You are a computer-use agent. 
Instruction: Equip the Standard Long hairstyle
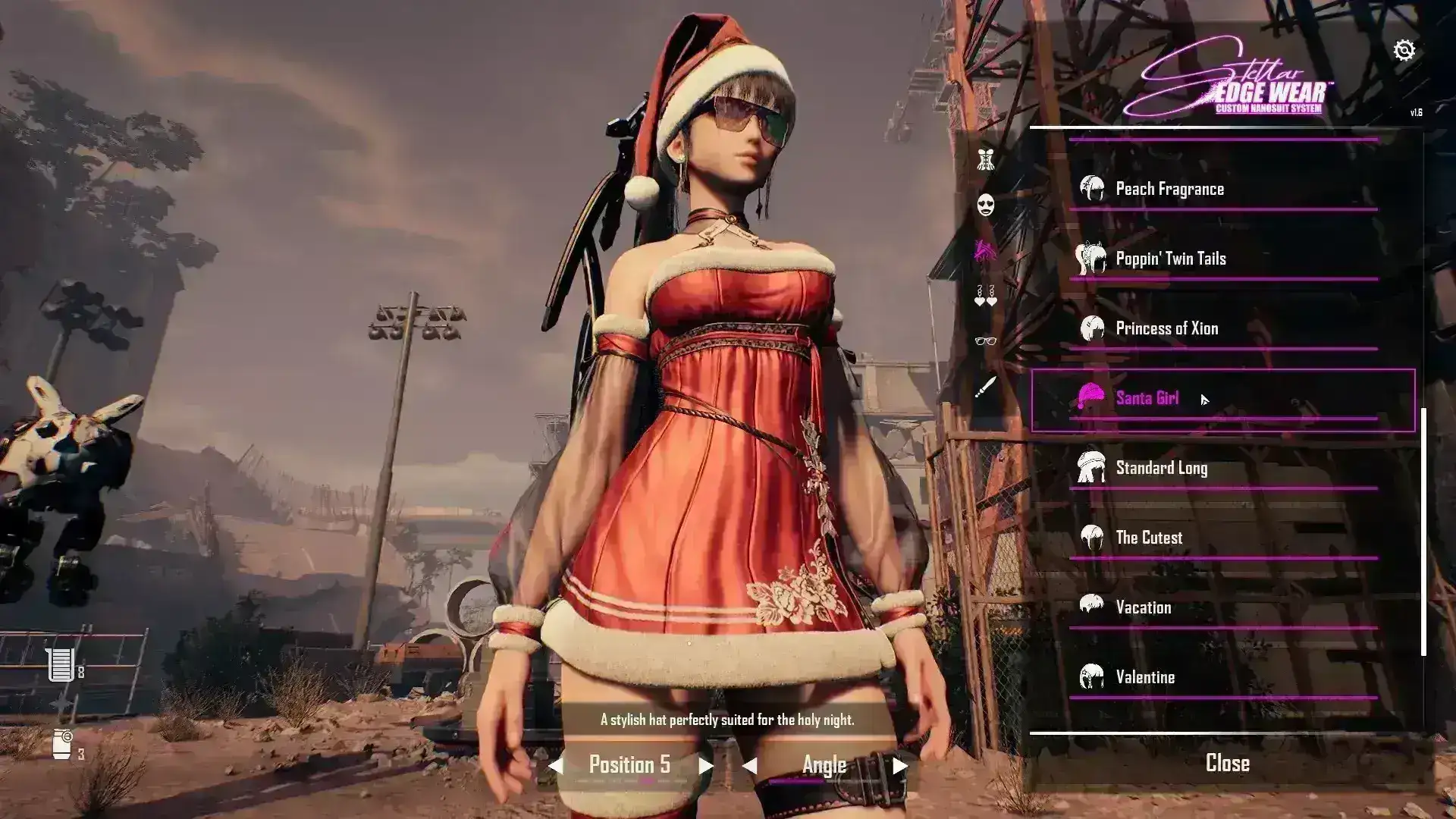[1161, 468]
